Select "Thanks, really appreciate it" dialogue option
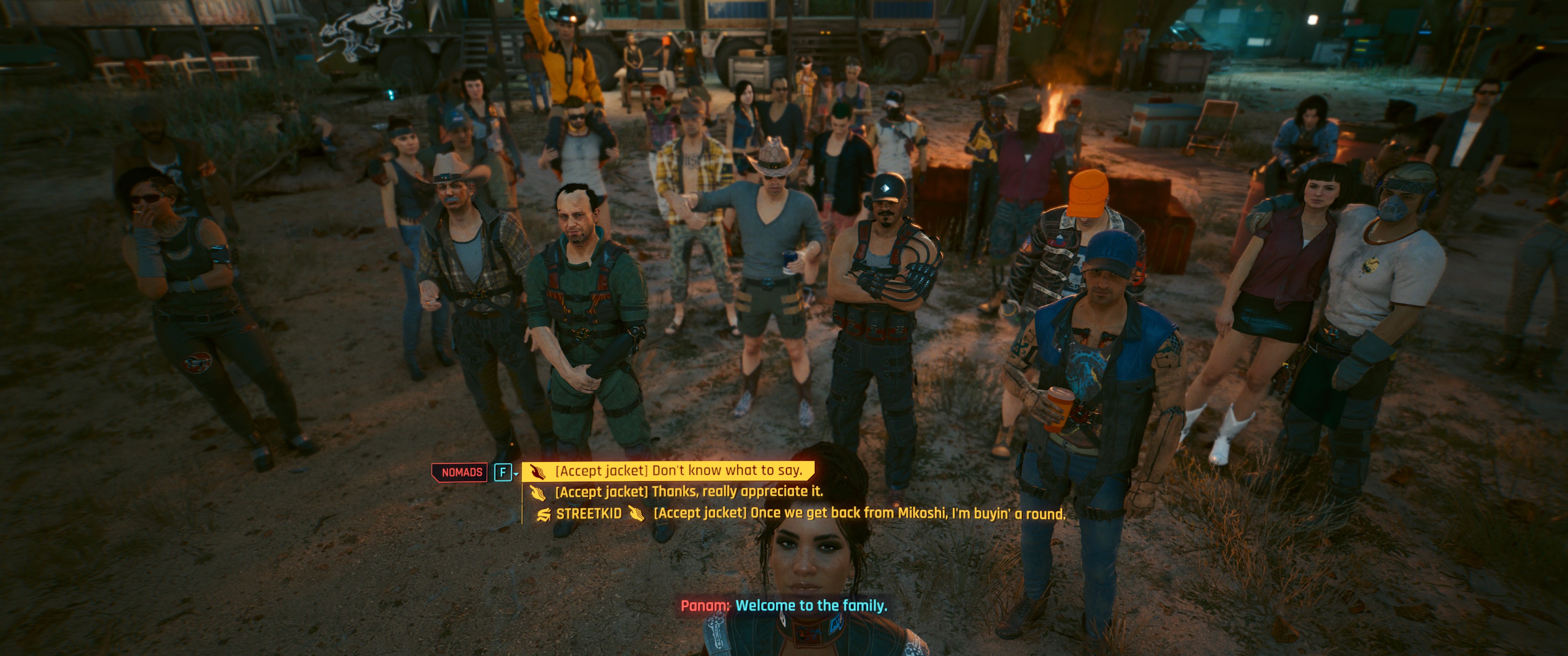 [688, 492]
